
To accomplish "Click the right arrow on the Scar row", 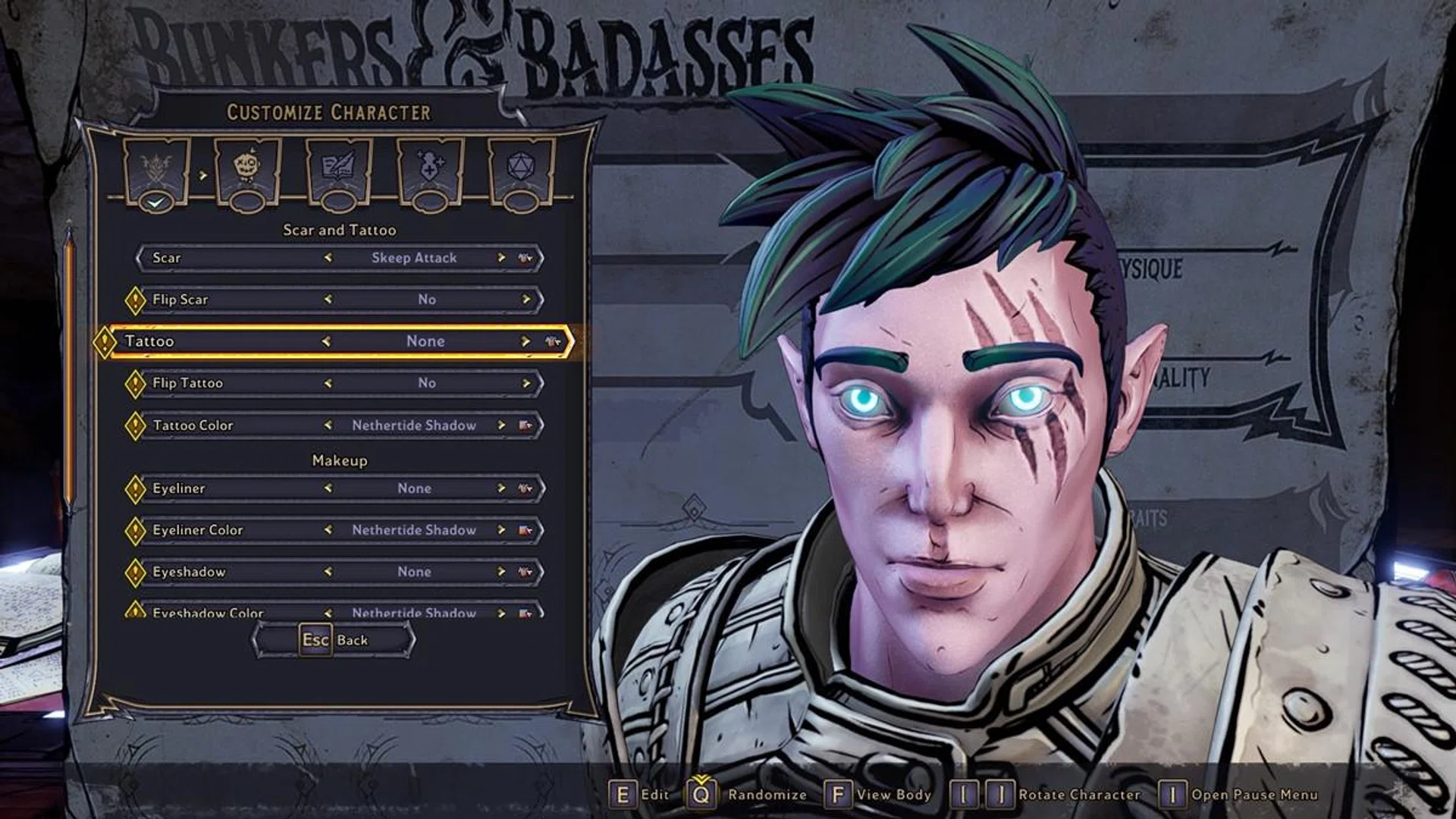I will [x=501, y=258].
